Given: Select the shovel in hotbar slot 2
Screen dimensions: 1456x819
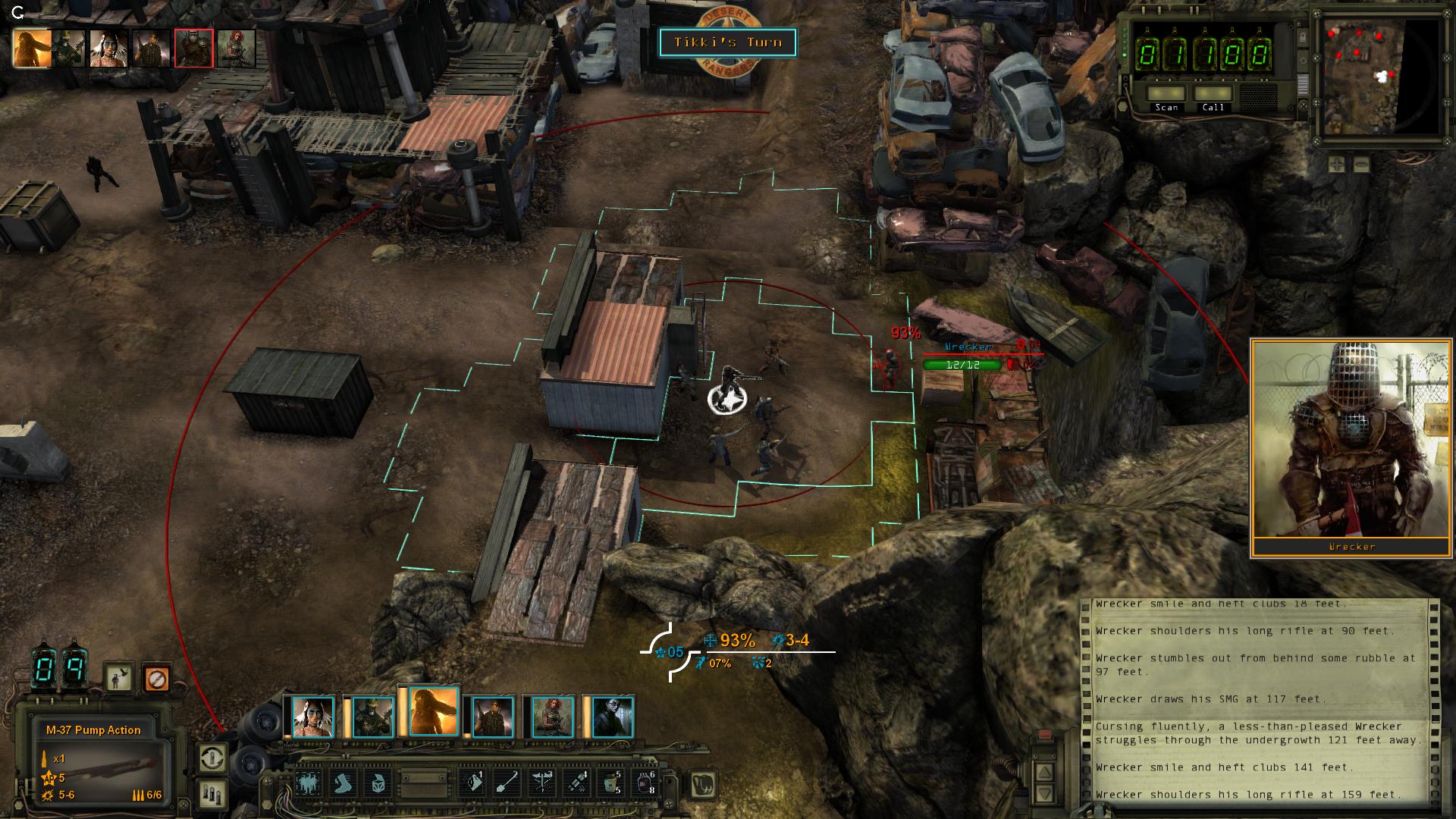Looking at the screenshot, I should (507, 783).
